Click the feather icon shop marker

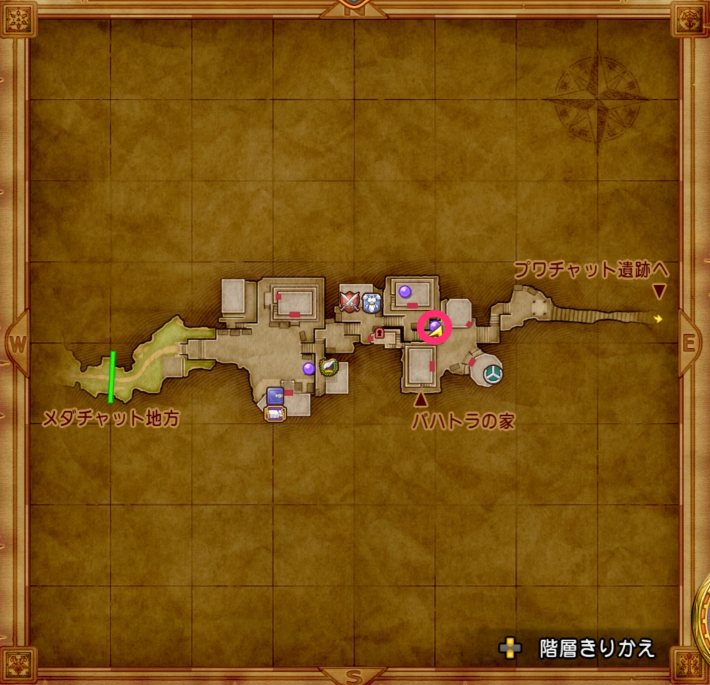click(329, 367)
